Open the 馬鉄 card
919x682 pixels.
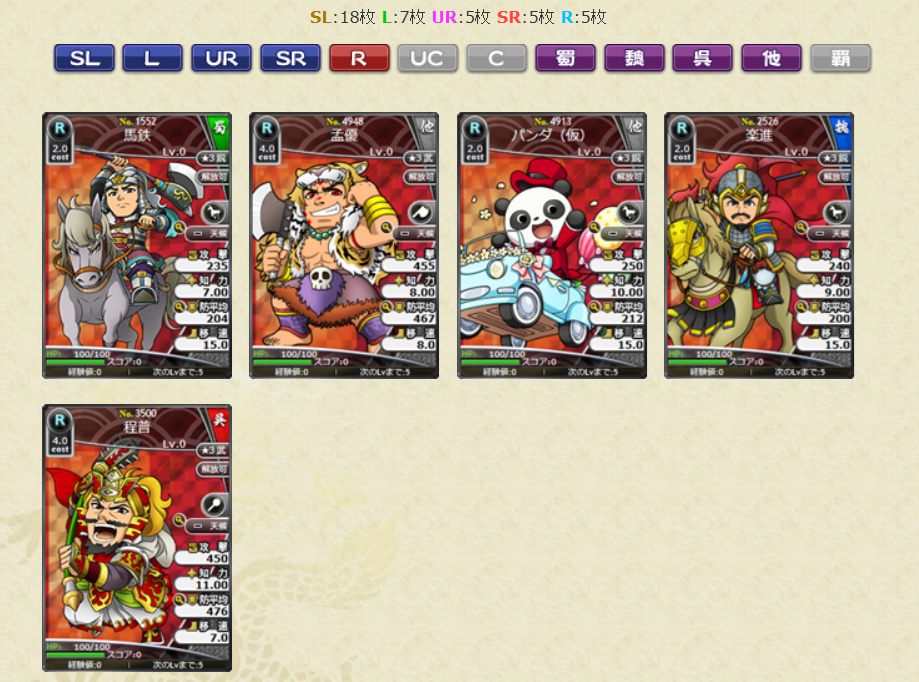[137, 245]
